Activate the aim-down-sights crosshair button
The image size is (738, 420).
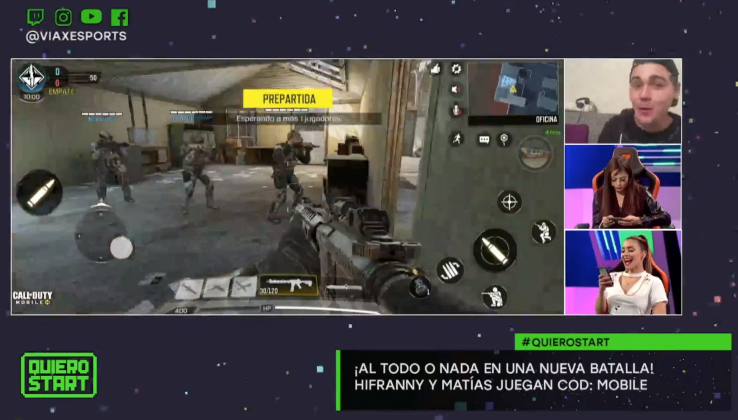tap(509, 202)
